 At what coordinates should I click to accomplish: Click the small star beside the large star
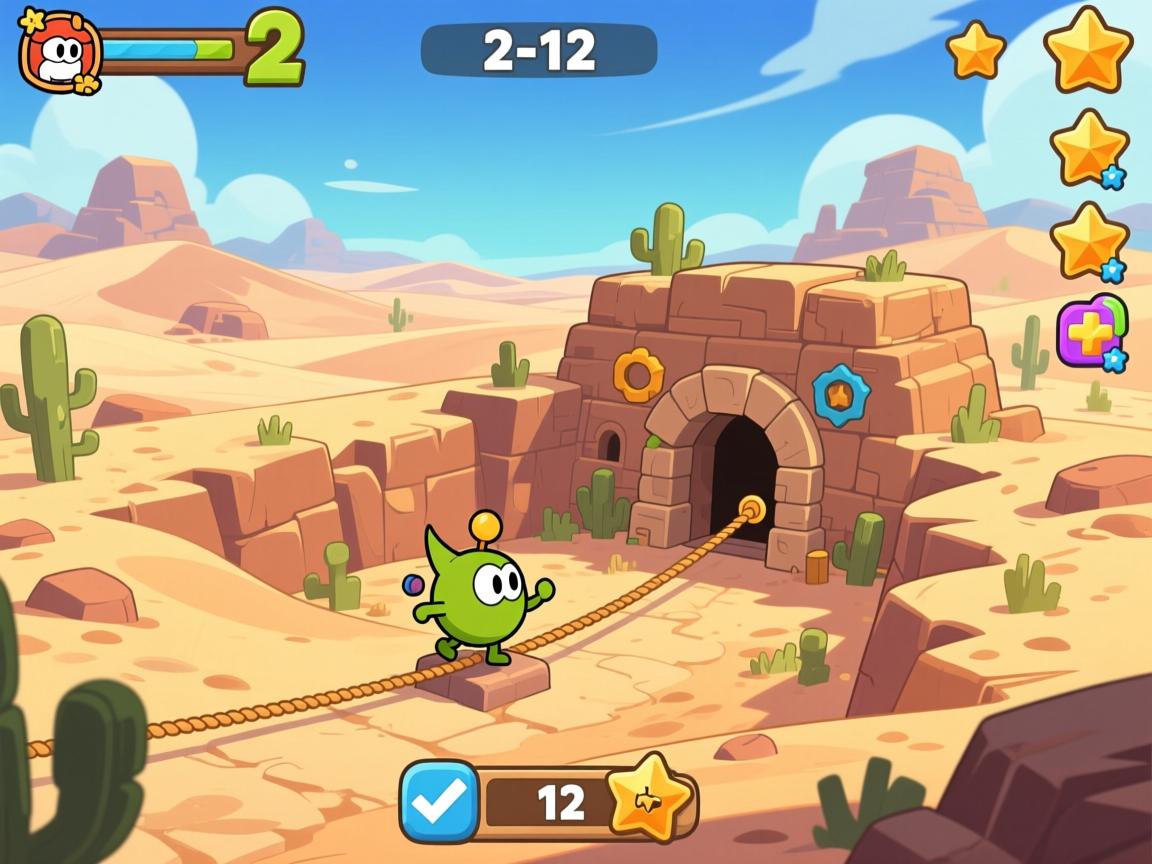[975, 50]
